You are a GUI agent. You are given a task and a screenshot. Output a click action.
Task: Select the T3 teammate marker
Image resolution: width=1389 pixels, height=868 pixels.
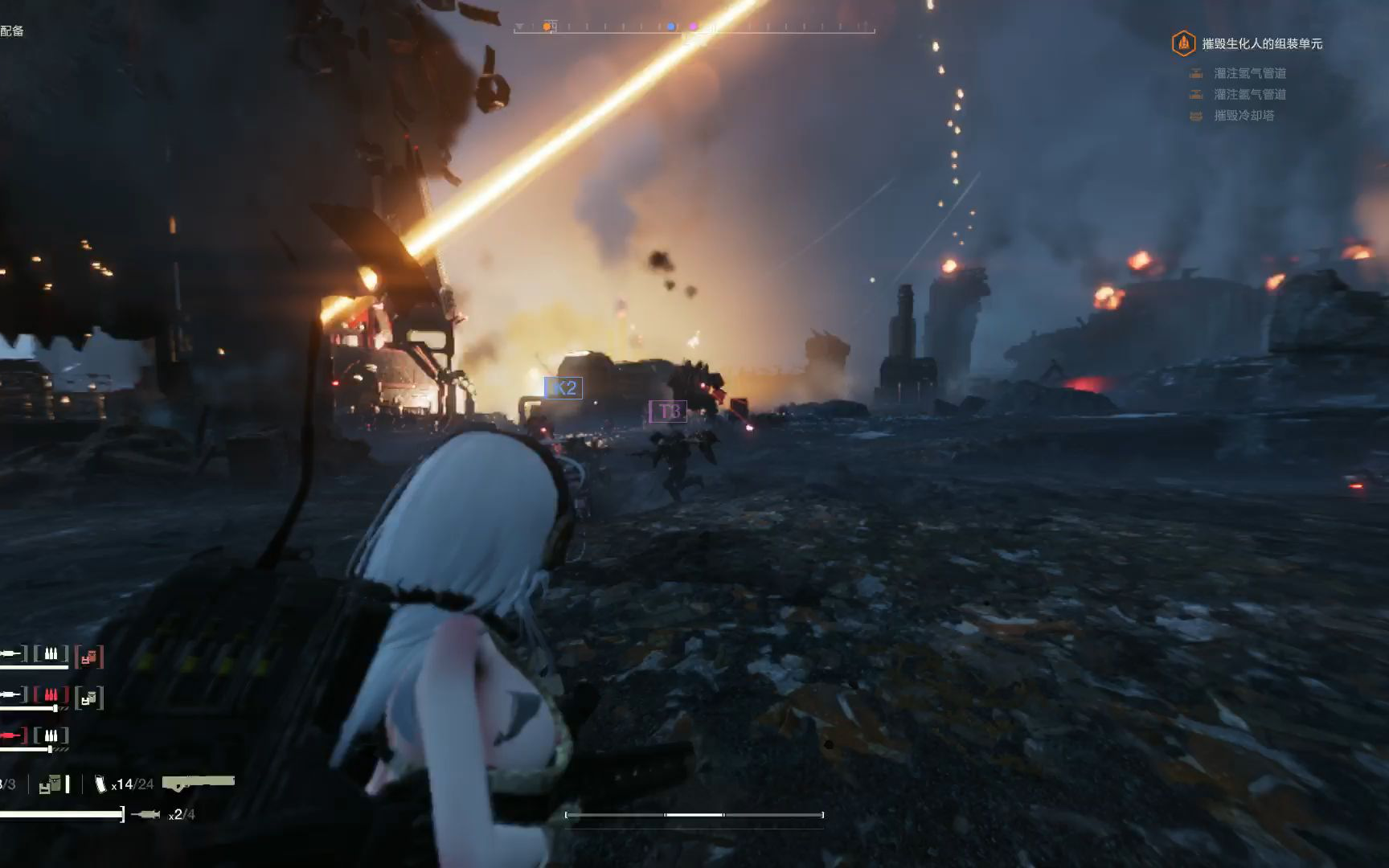[x=668, y=411]
